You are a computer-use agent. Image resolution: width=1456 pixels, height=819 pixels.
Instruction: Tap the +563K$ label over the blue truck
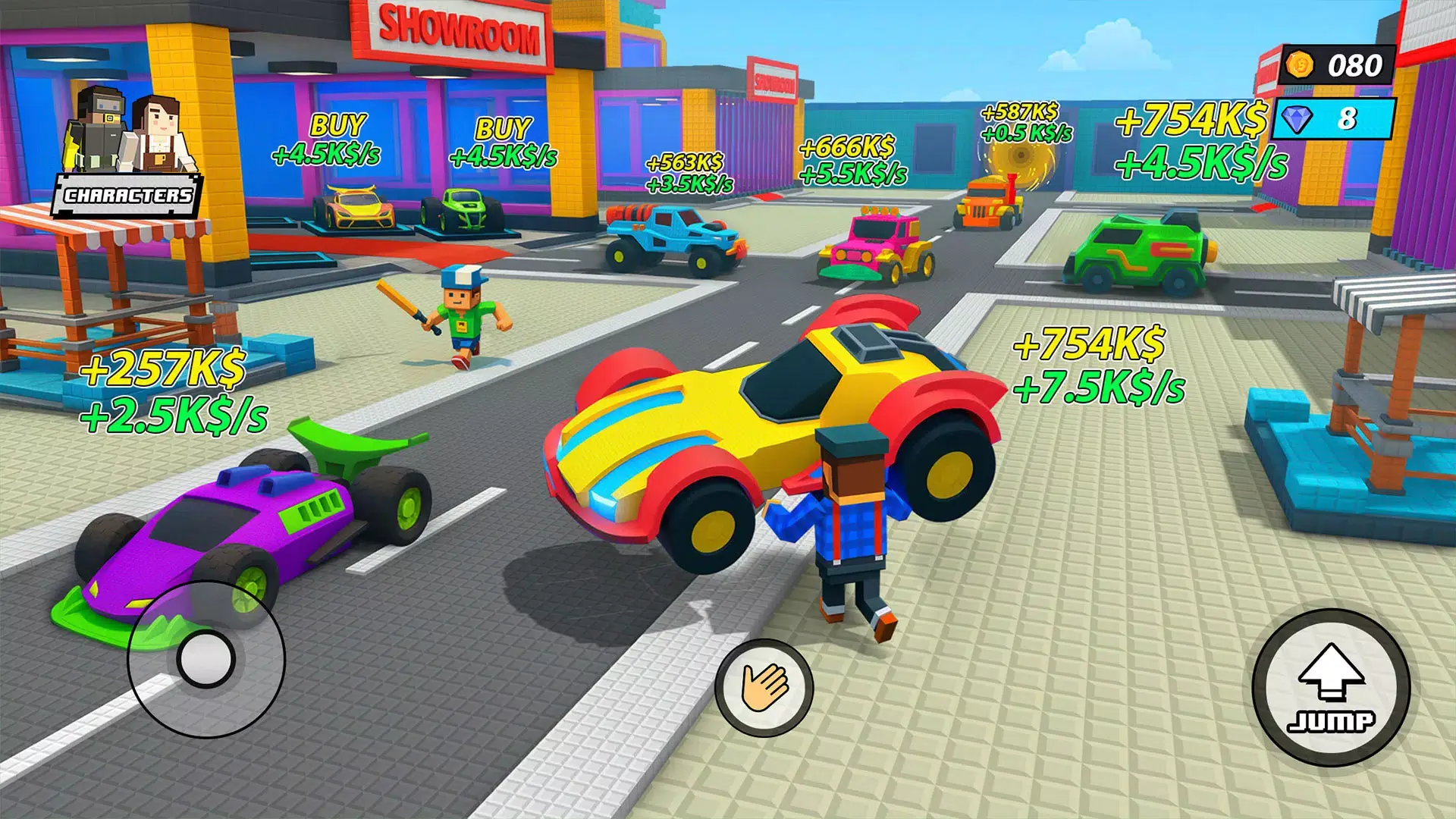pos(682,172)
